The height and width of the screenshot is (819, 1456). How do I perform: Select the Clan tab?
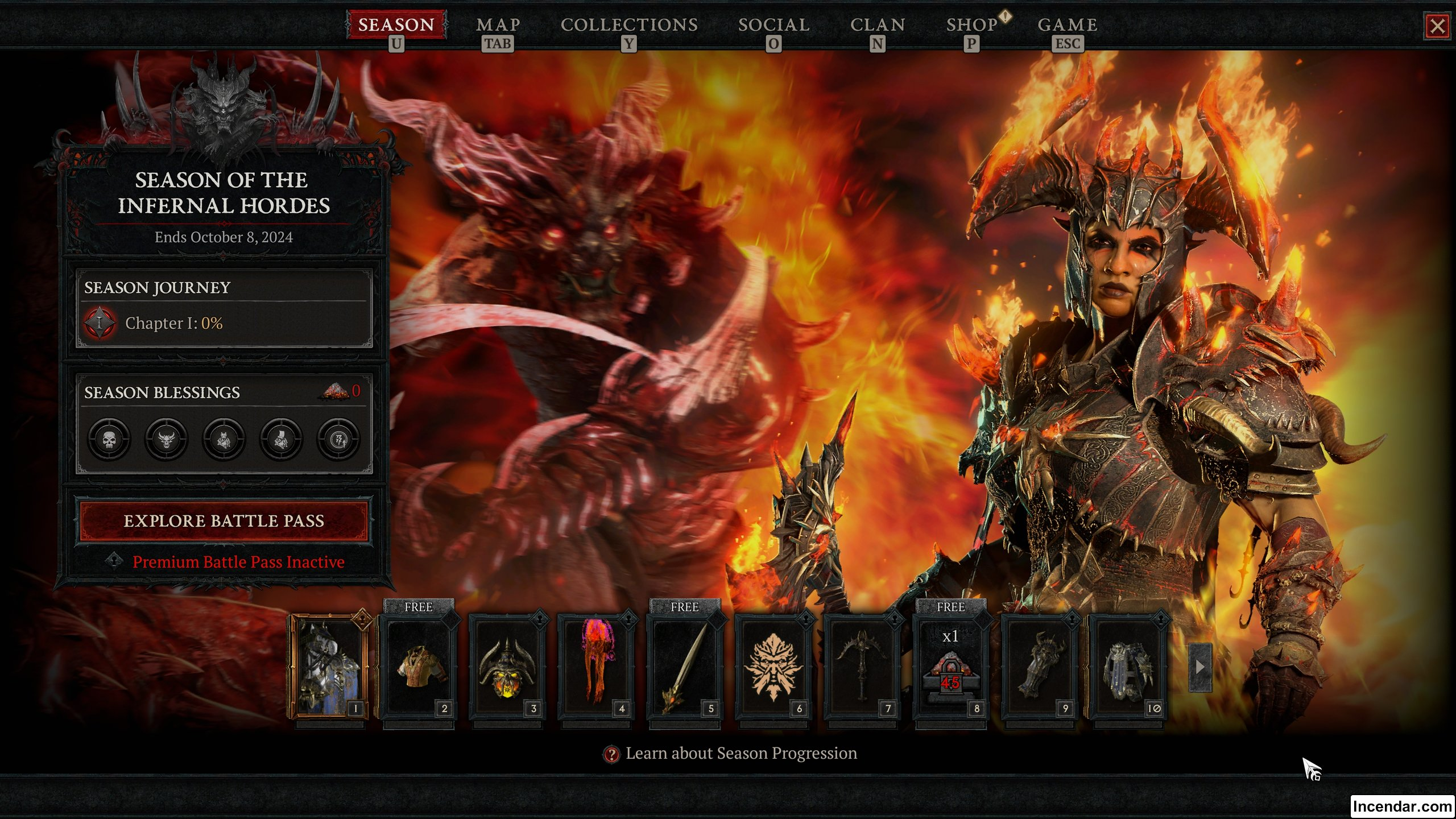877,25
